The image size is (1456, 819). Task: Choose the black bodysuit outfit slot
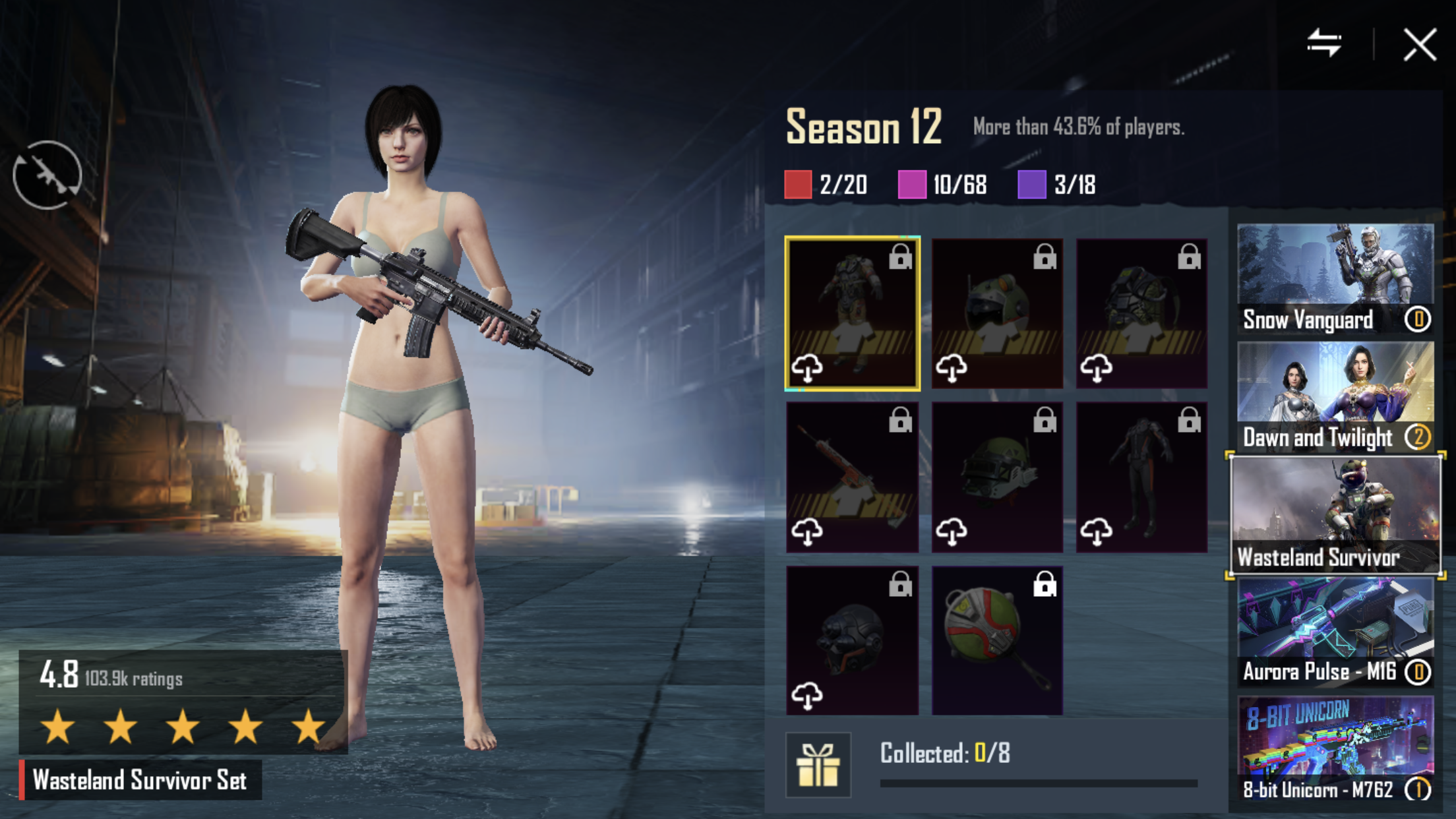point(1141,477)
